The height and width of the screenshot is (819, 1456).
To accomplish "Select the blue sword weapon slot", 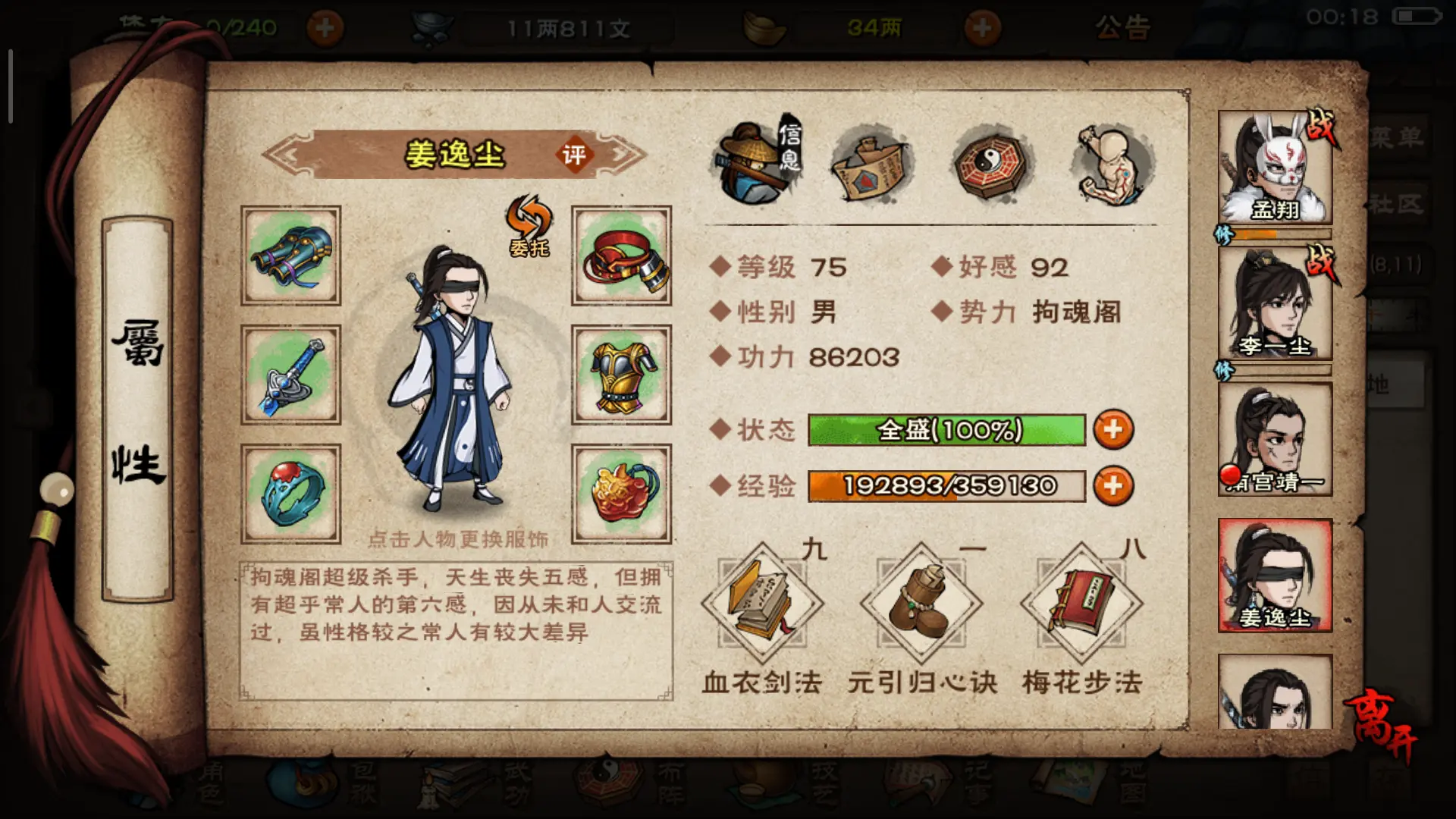I will [x=291, y=375].
